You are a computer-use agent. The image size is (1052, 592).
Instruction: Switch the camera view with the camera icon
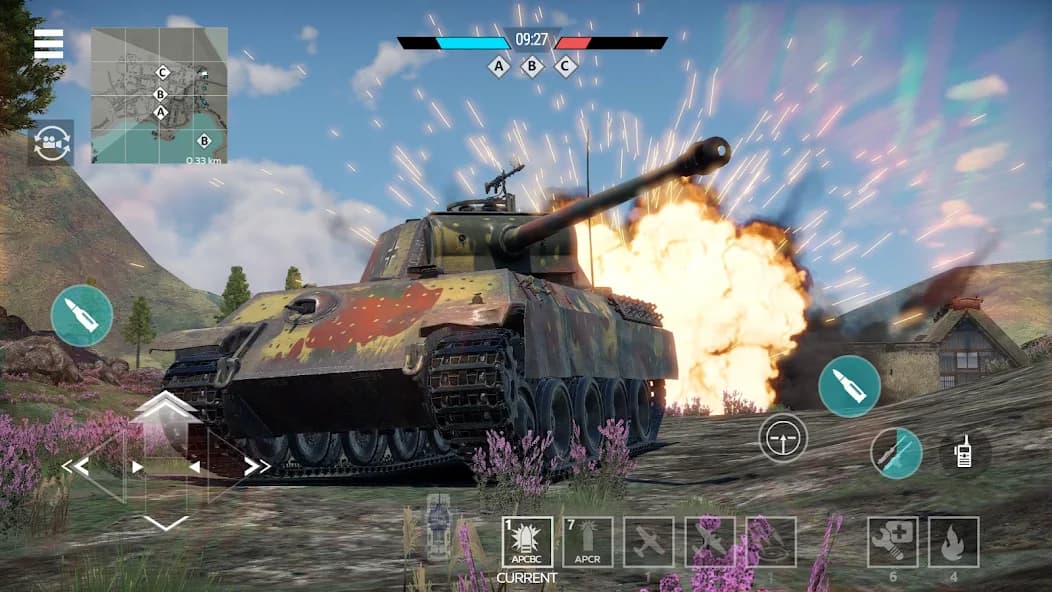pos(51,142)
